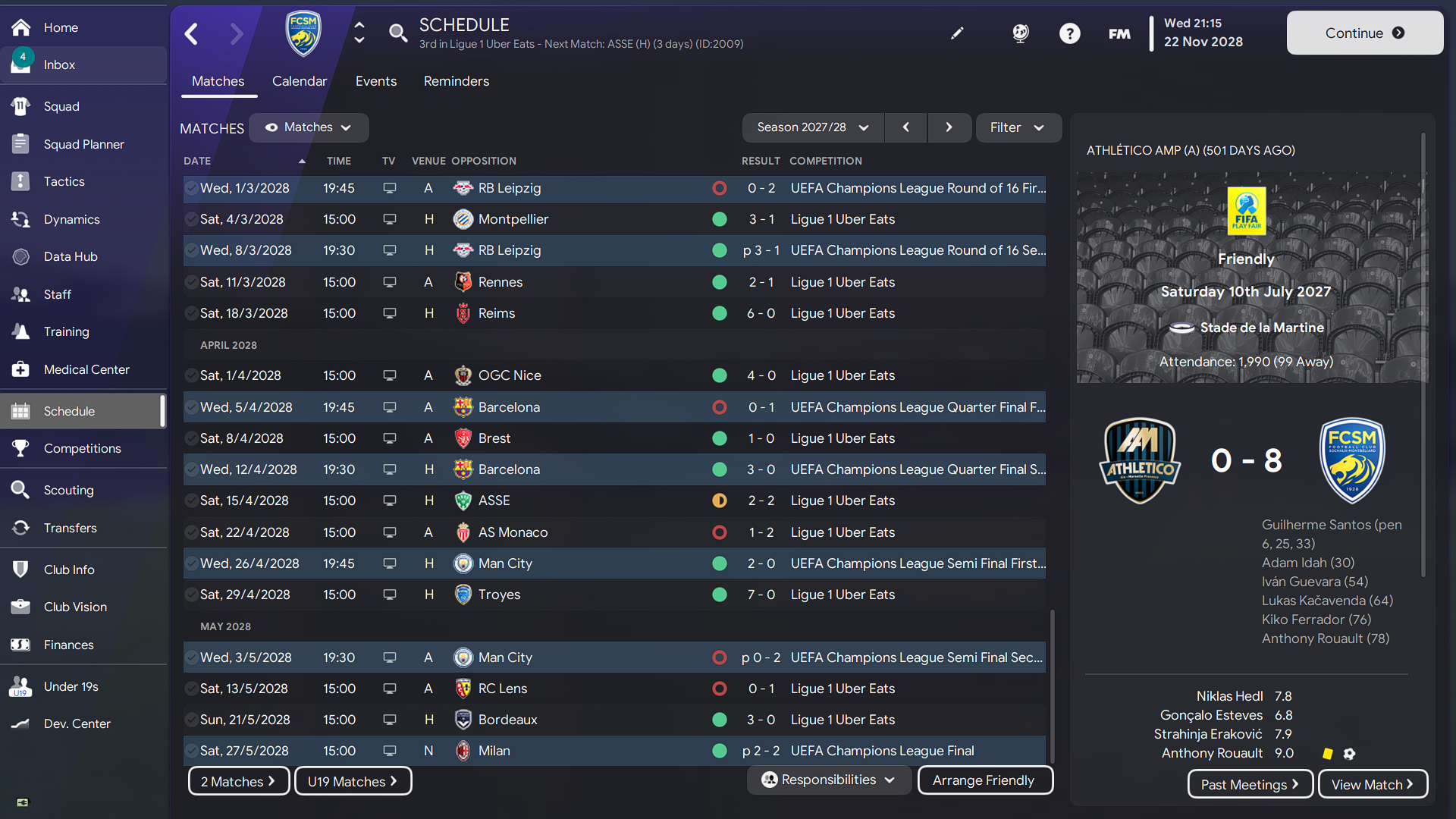The image size is (1456, 819).
Task: Expand the Season 2027/28 dropdown
Action: [812, 127]
